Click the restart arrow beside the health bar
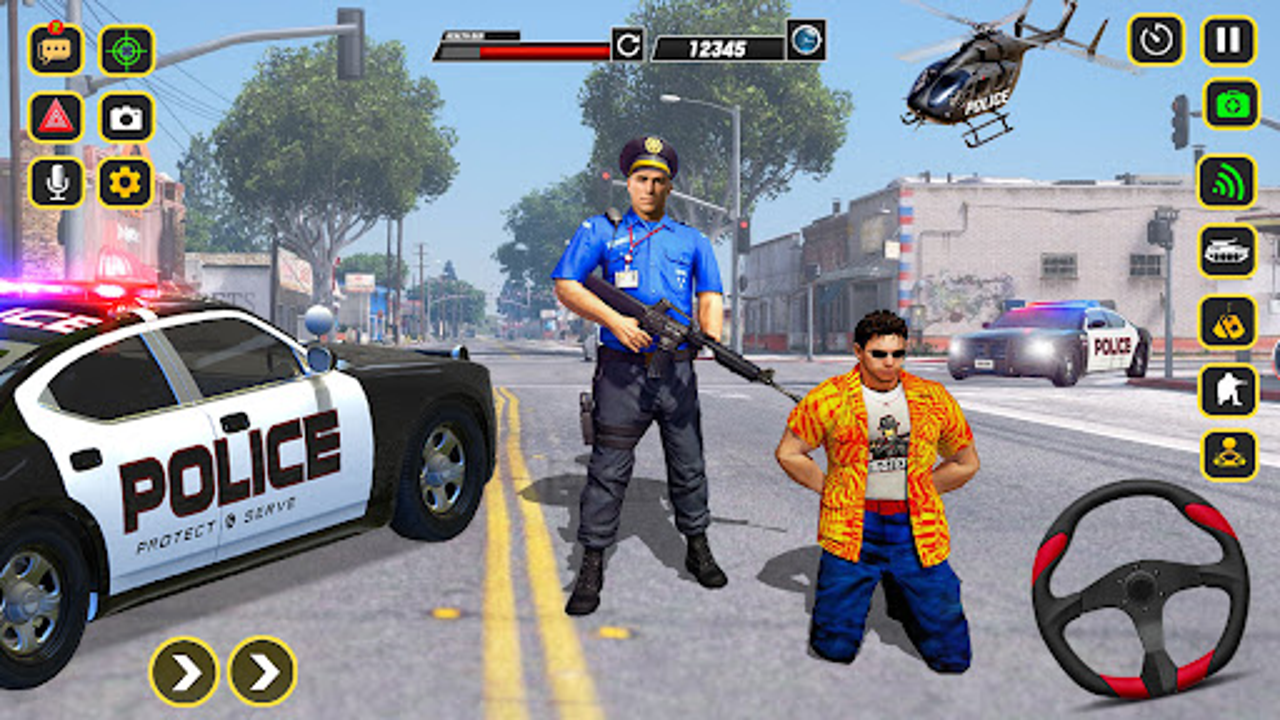 tap(629, 41)
